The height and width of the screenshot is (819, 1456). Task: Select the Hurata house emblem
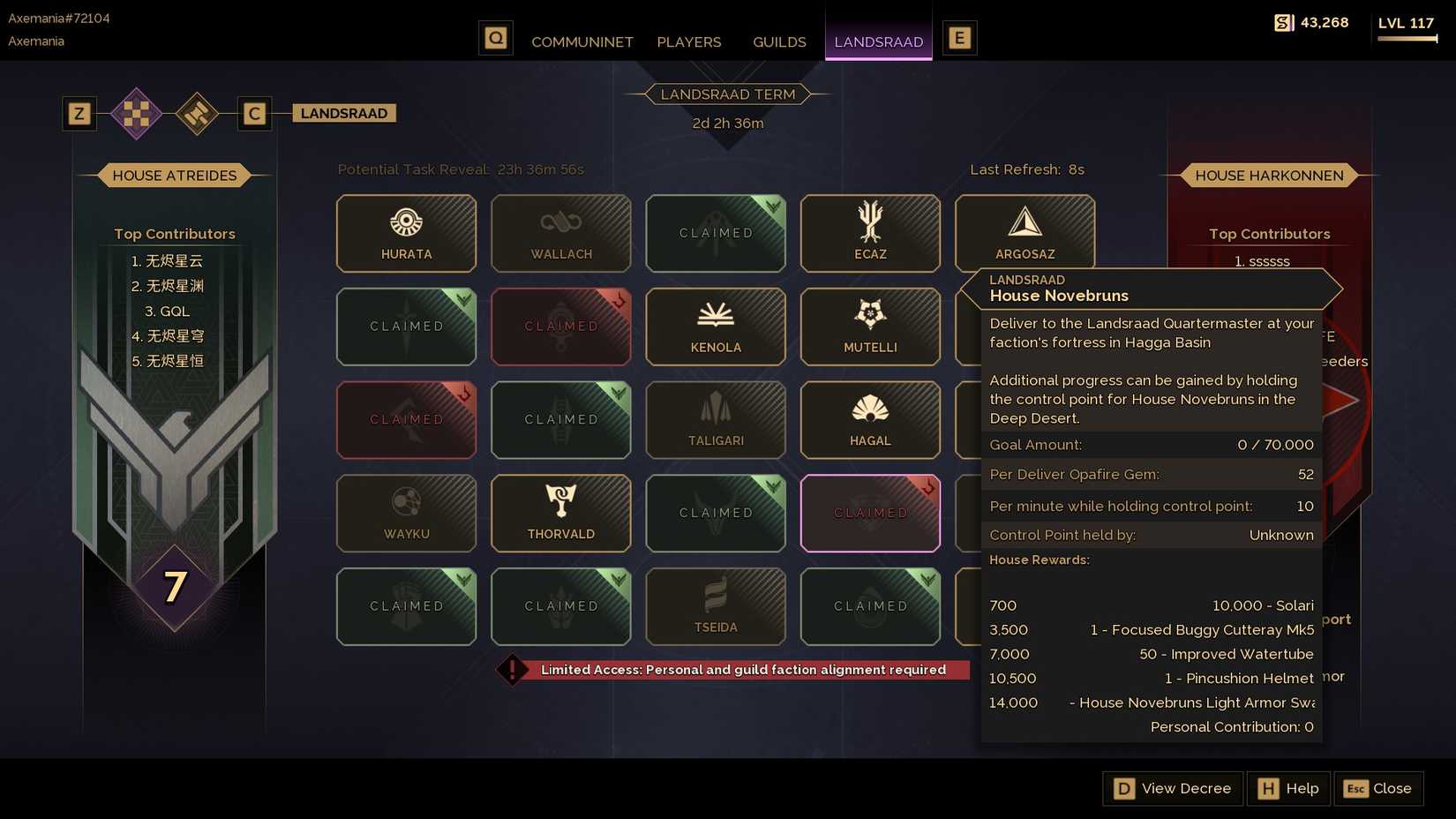pos(406,233)
